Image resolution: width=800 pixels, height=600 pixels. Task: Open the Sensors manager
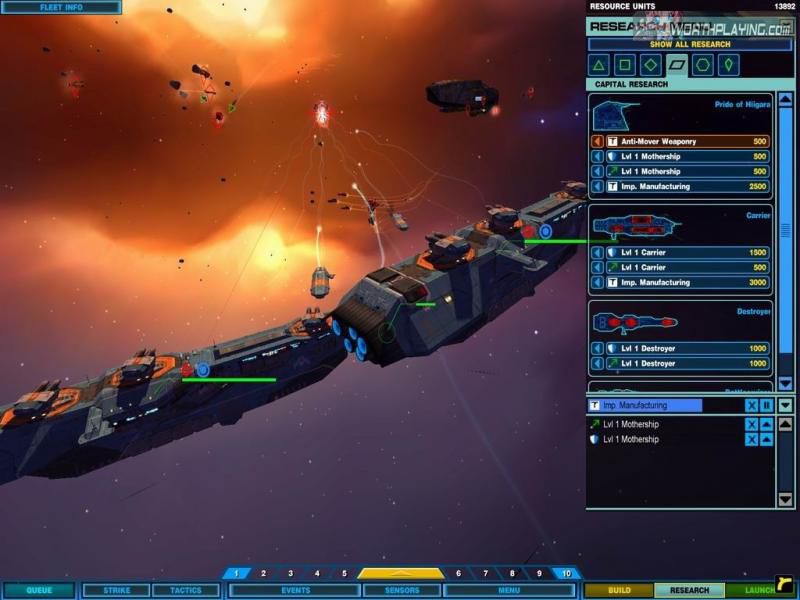pos(402,591)
